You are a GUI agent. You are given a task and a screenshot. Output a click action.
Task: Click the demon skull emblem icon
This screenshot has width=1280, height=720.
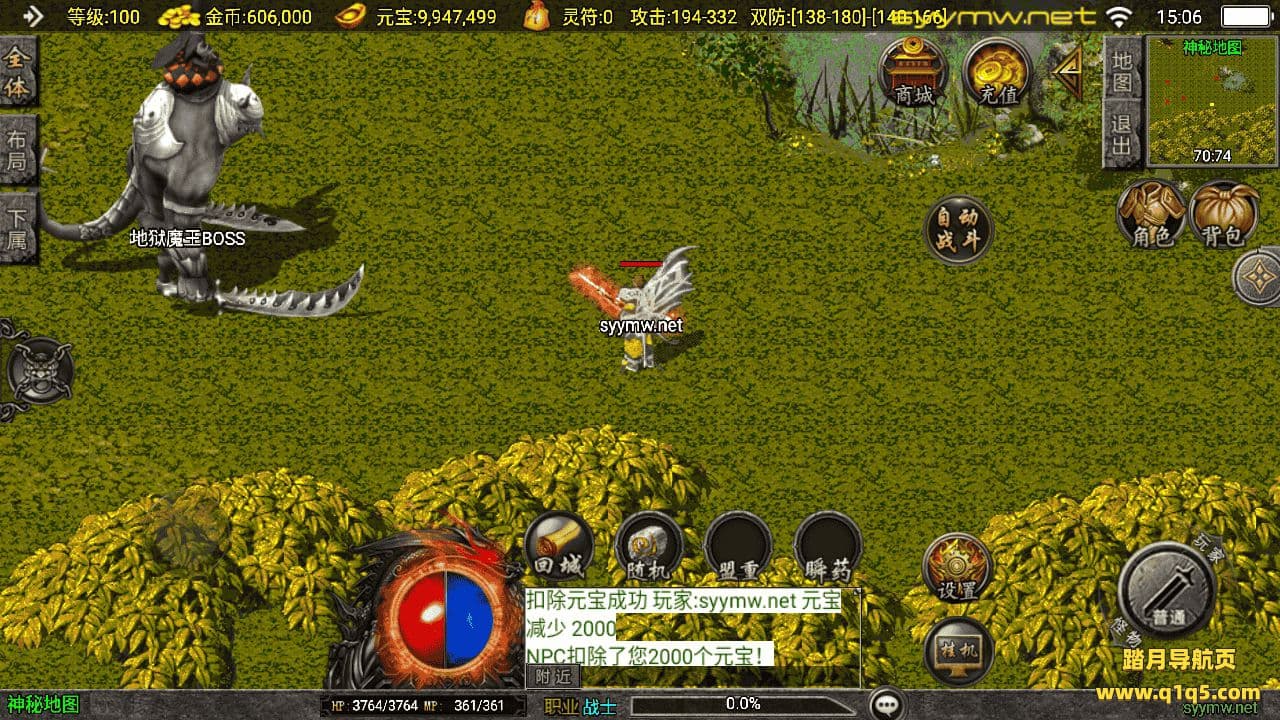pyautogui.click(x=40, y=371)
